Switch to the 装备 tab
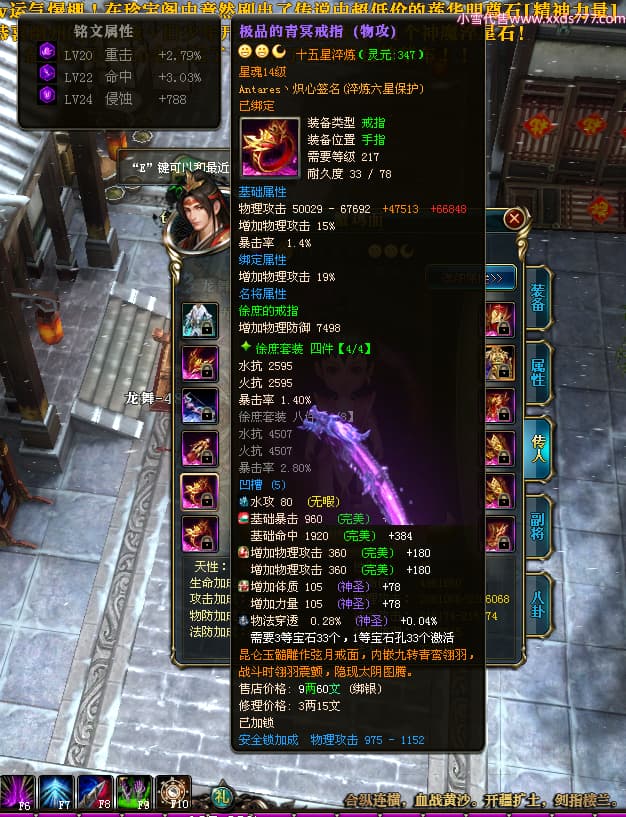Viewport: 626px width, 817px height. [x=536, y=299]
